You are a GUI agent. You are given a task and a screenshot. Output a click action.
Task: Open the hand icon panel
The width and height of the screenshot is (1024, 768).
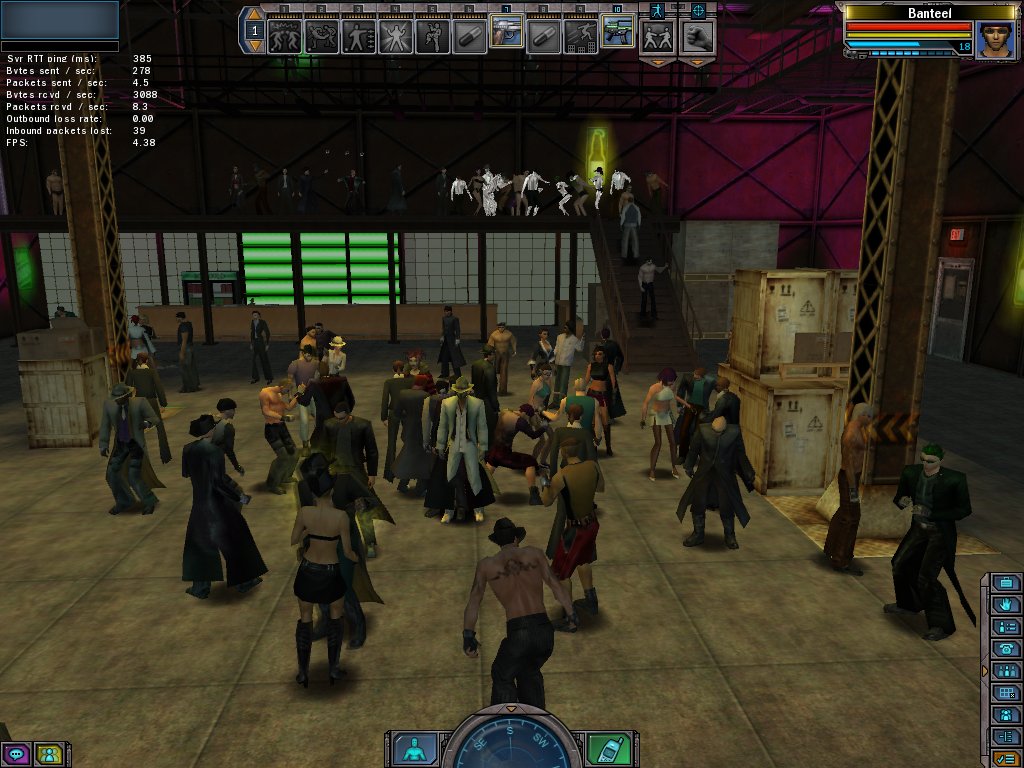click(x=1006, y=604)
